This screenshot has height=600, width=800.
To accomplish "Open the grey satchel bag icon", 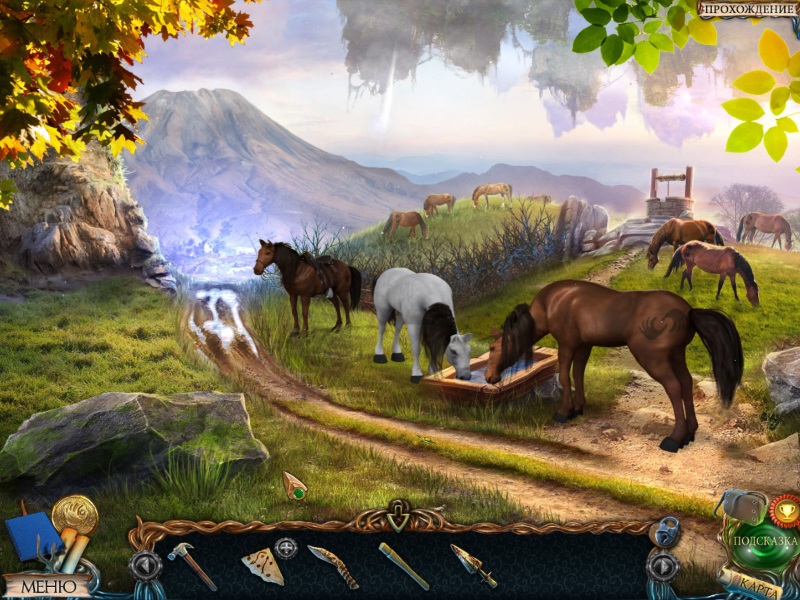I will (x=742, y=508).
